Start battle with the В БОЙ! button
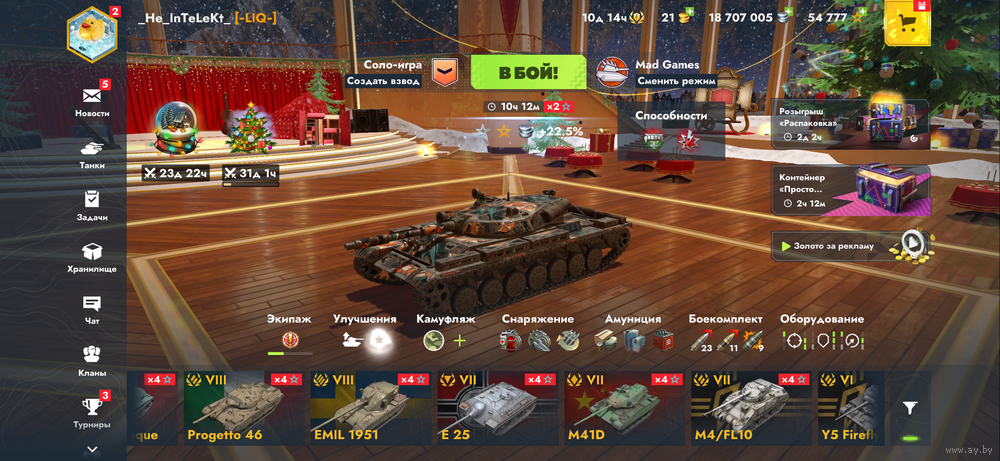Image resolution: width=1000 pixels, height=461 pixels. point(528,72)
